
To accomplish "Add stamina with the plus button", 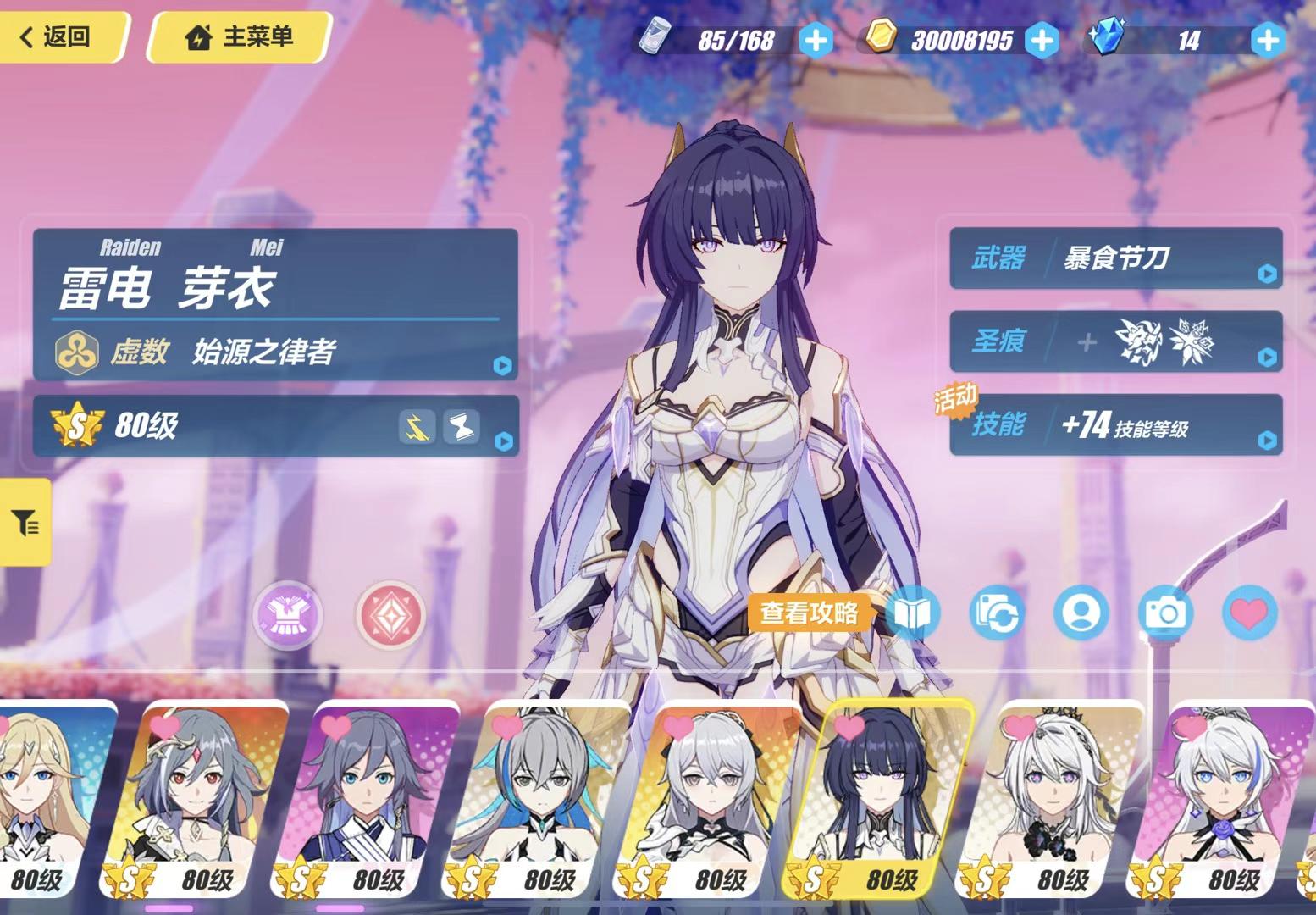I will click(x=816, y=40).
